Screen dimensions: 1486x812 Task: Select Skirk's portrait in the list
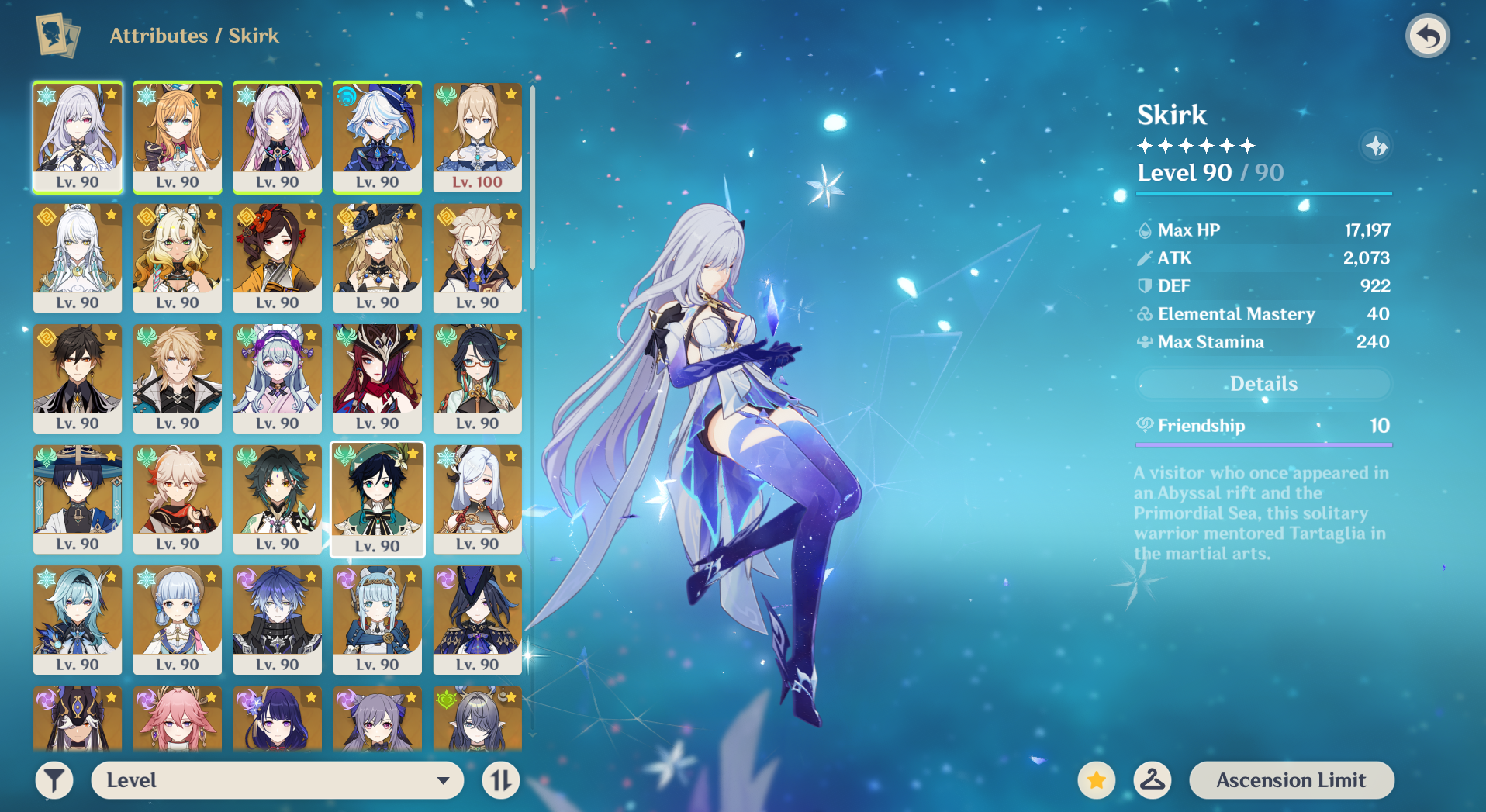(78, 137)
